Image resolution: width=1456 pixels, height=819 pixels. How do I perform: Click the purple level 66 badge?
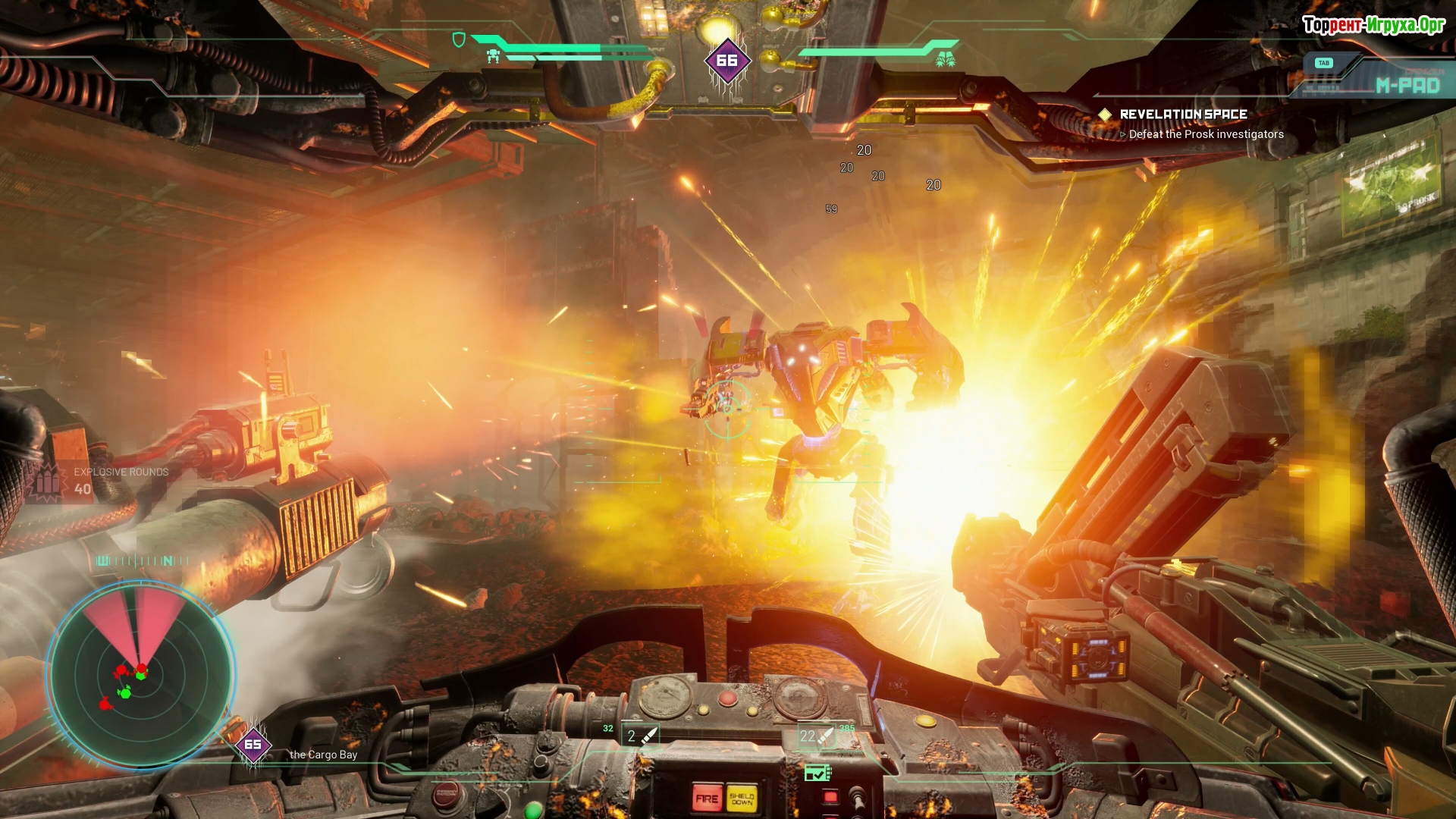point(726,61)
